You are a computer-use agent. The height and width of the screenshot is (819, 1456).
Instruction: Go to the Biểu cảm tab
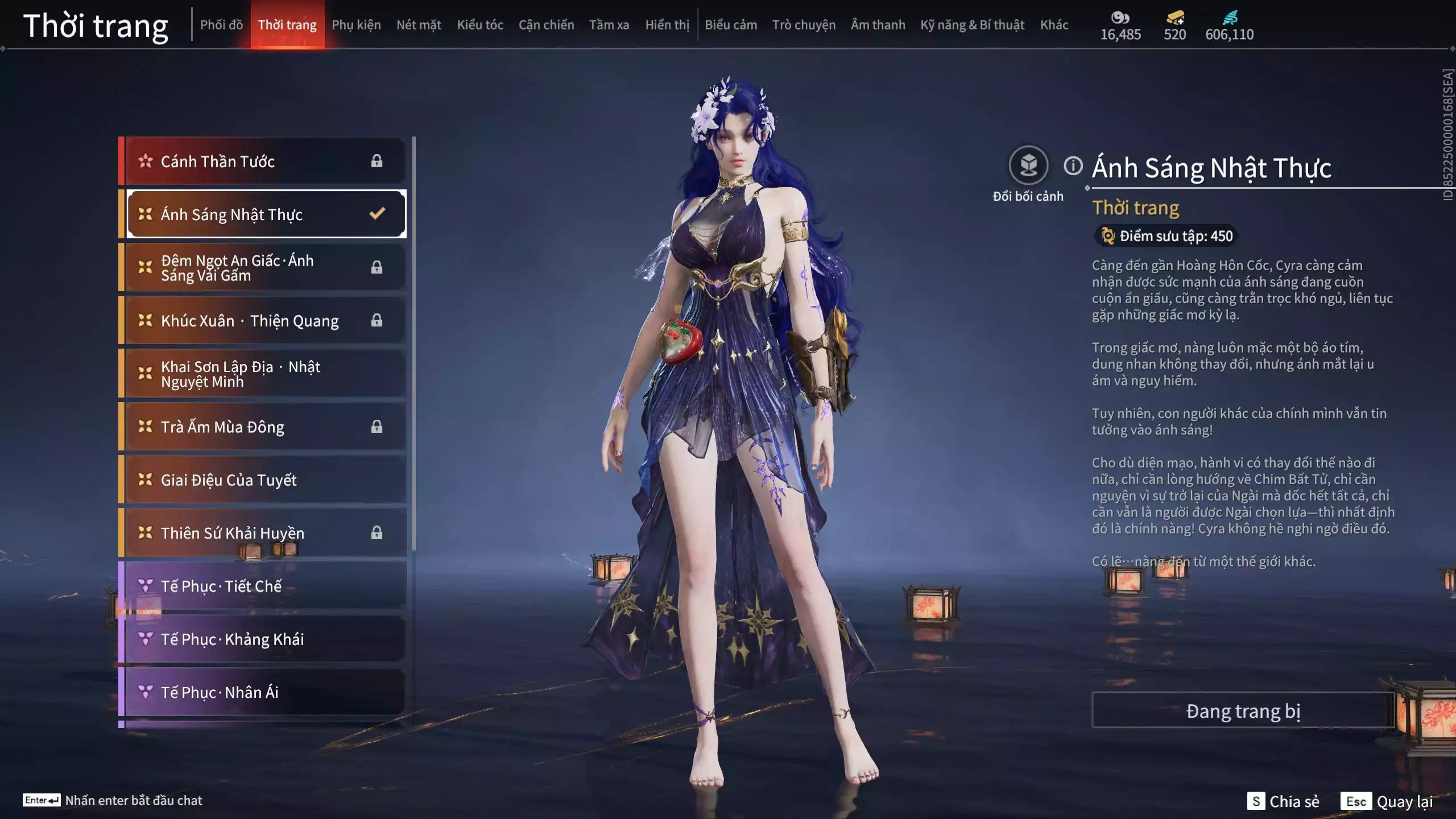731,25
